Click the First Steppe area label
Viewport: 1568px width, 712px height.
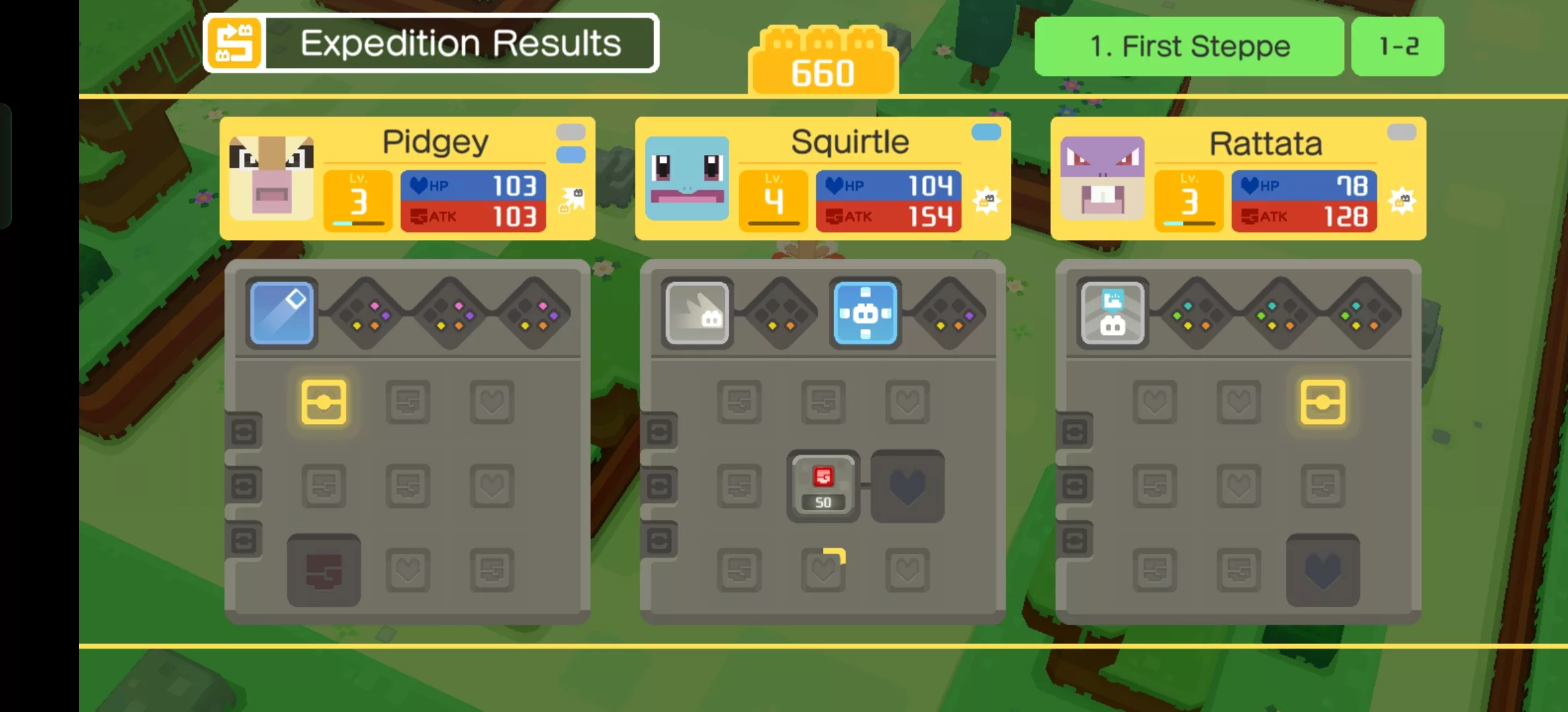[x=1190, y=46]
